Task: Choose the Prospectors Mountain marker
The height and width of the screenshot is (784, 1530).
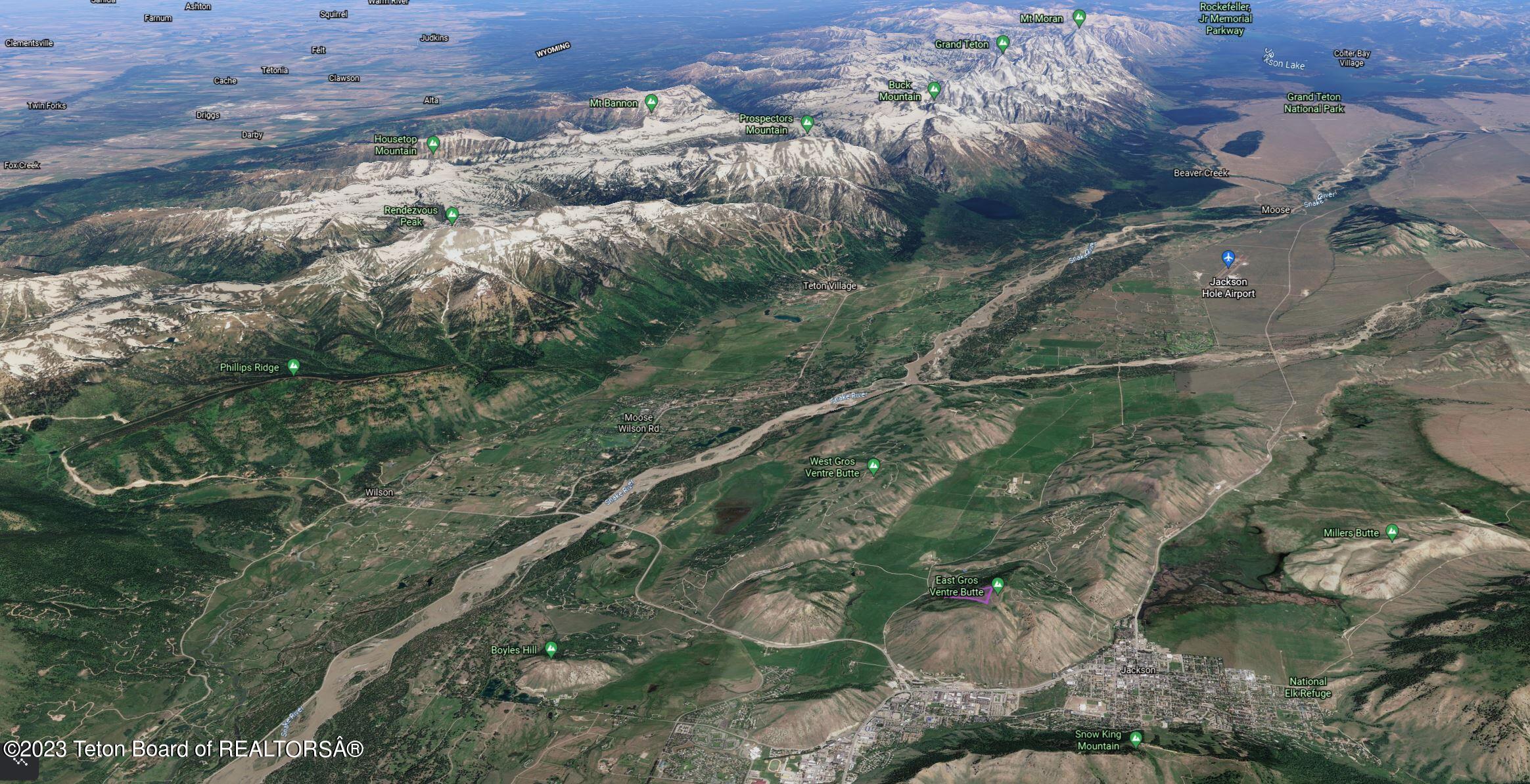Action: (807, 123)
